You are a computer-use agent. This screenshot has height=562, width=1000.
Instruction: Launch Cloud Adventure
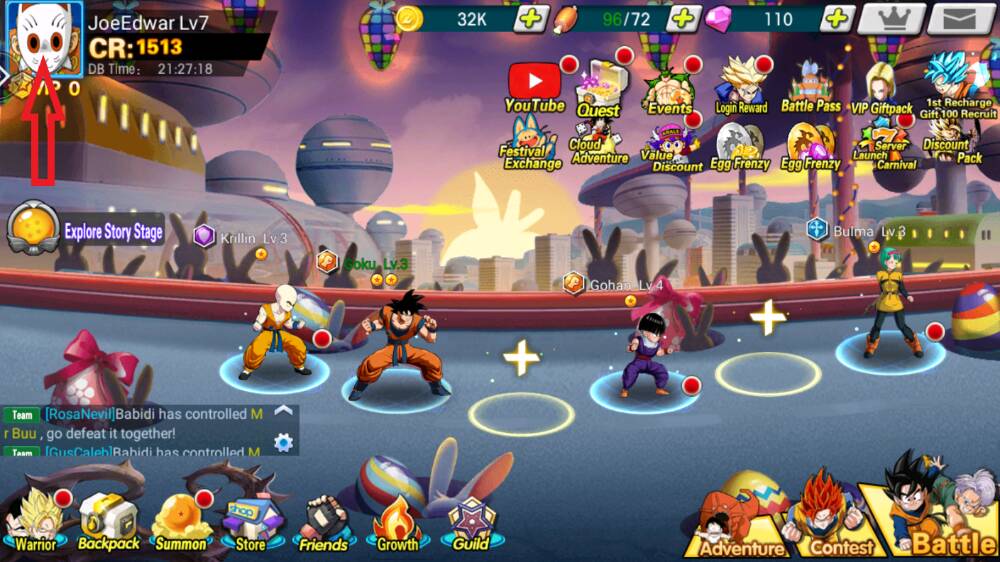[x=599, y=144]
